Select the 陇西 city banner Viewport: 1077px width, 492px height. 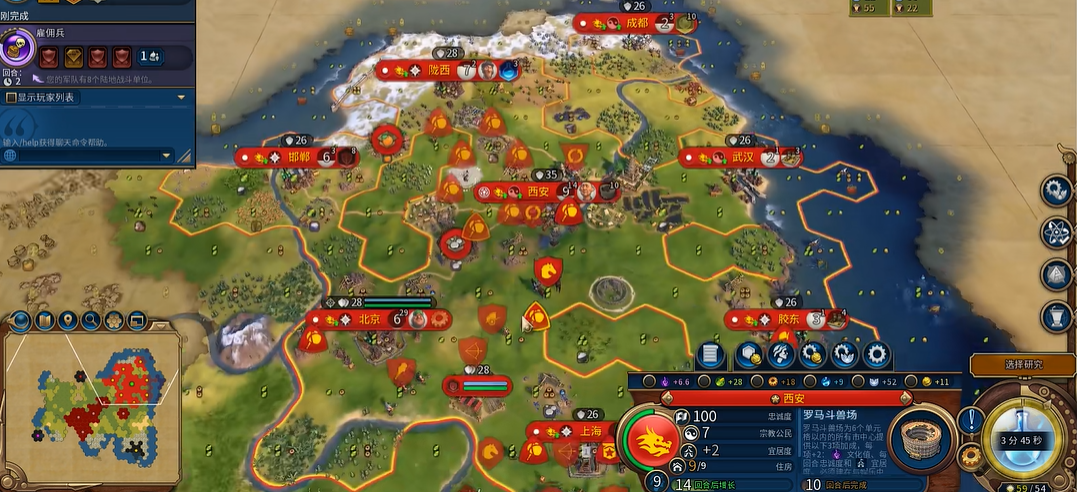(x=440, y=70)
